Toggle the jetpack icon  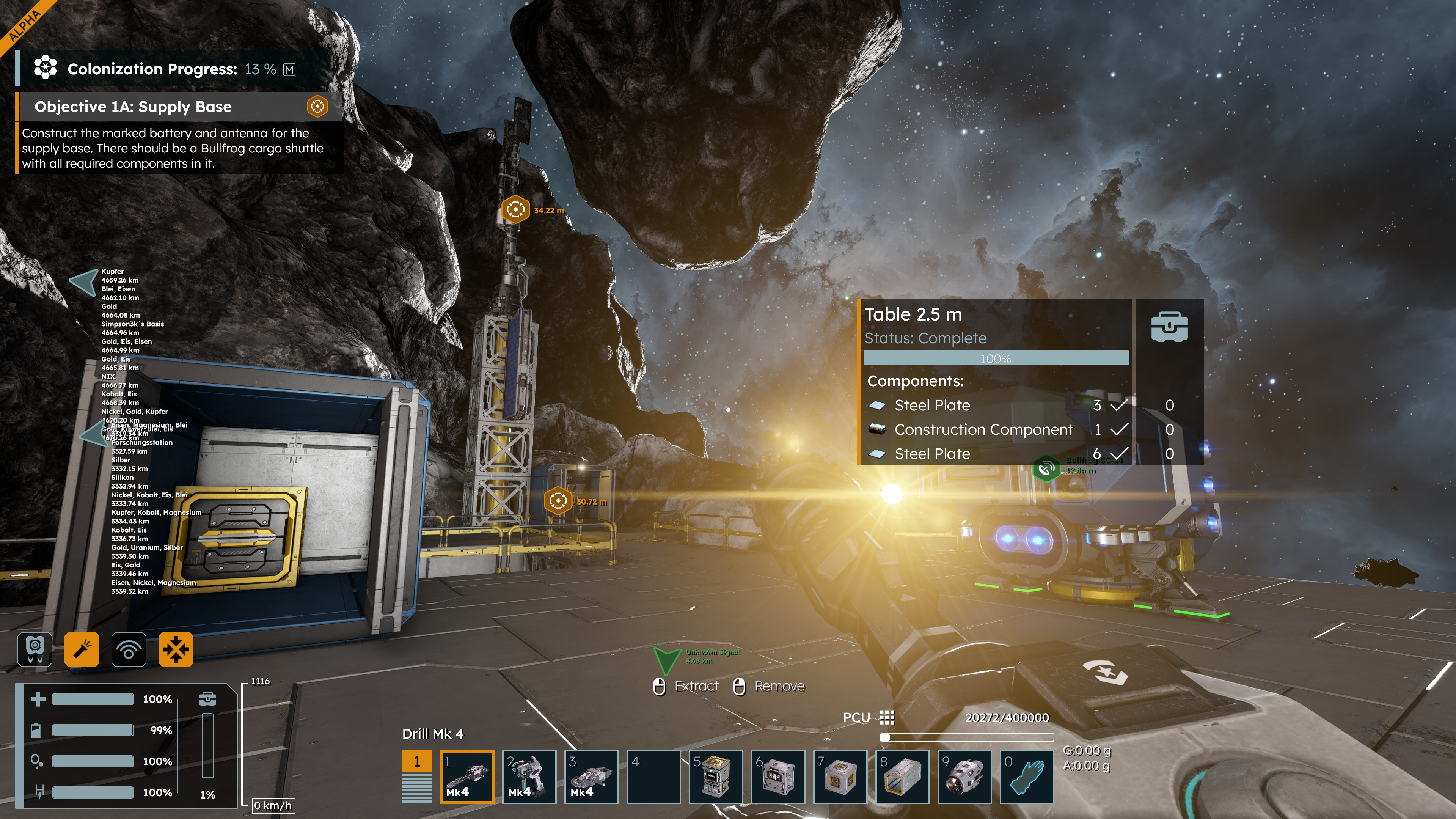35,649
